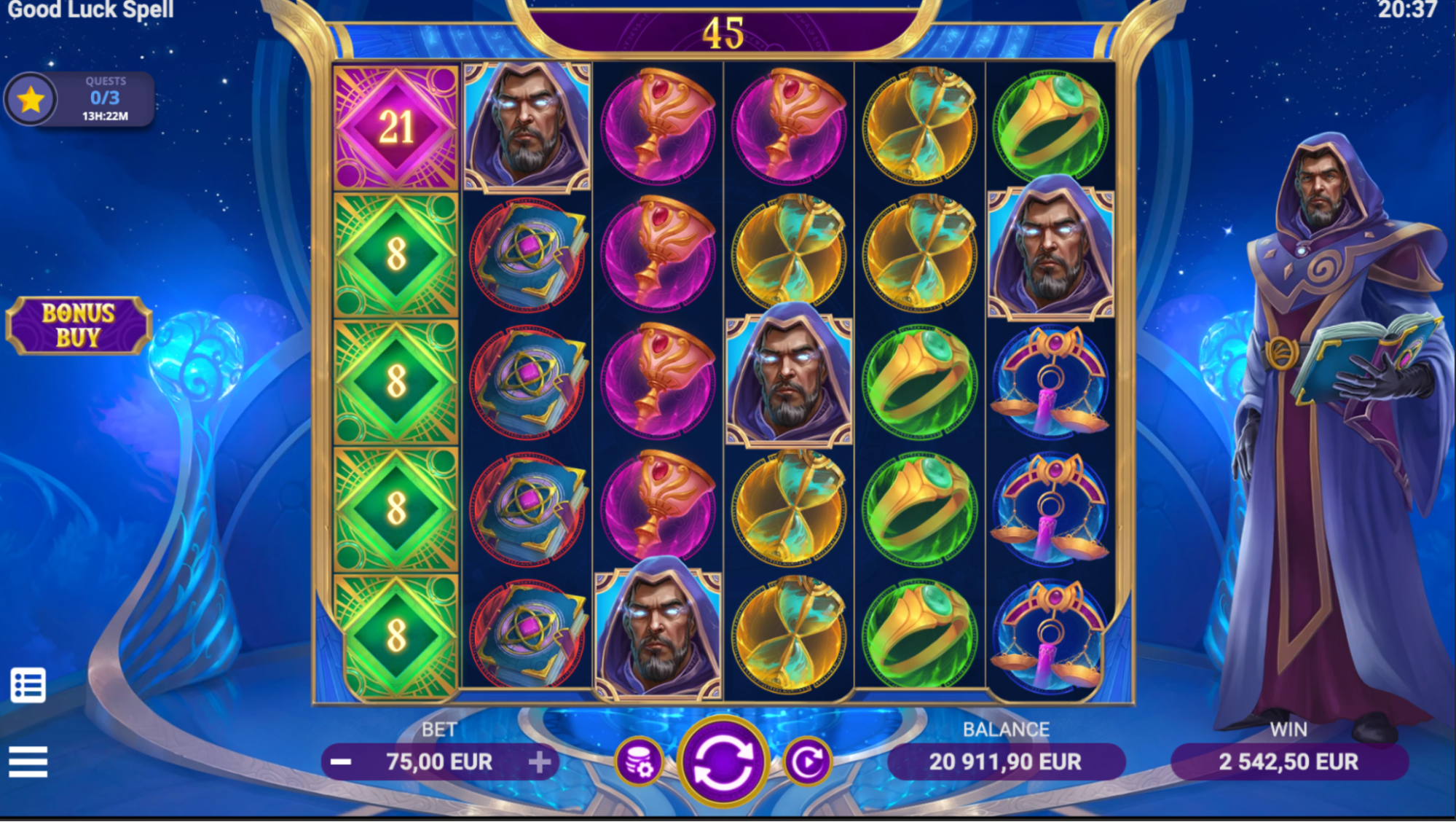This screenshot has width=1456, height=822.
Task: Open Quests via the star icon
Action: [x=32, y=98]
